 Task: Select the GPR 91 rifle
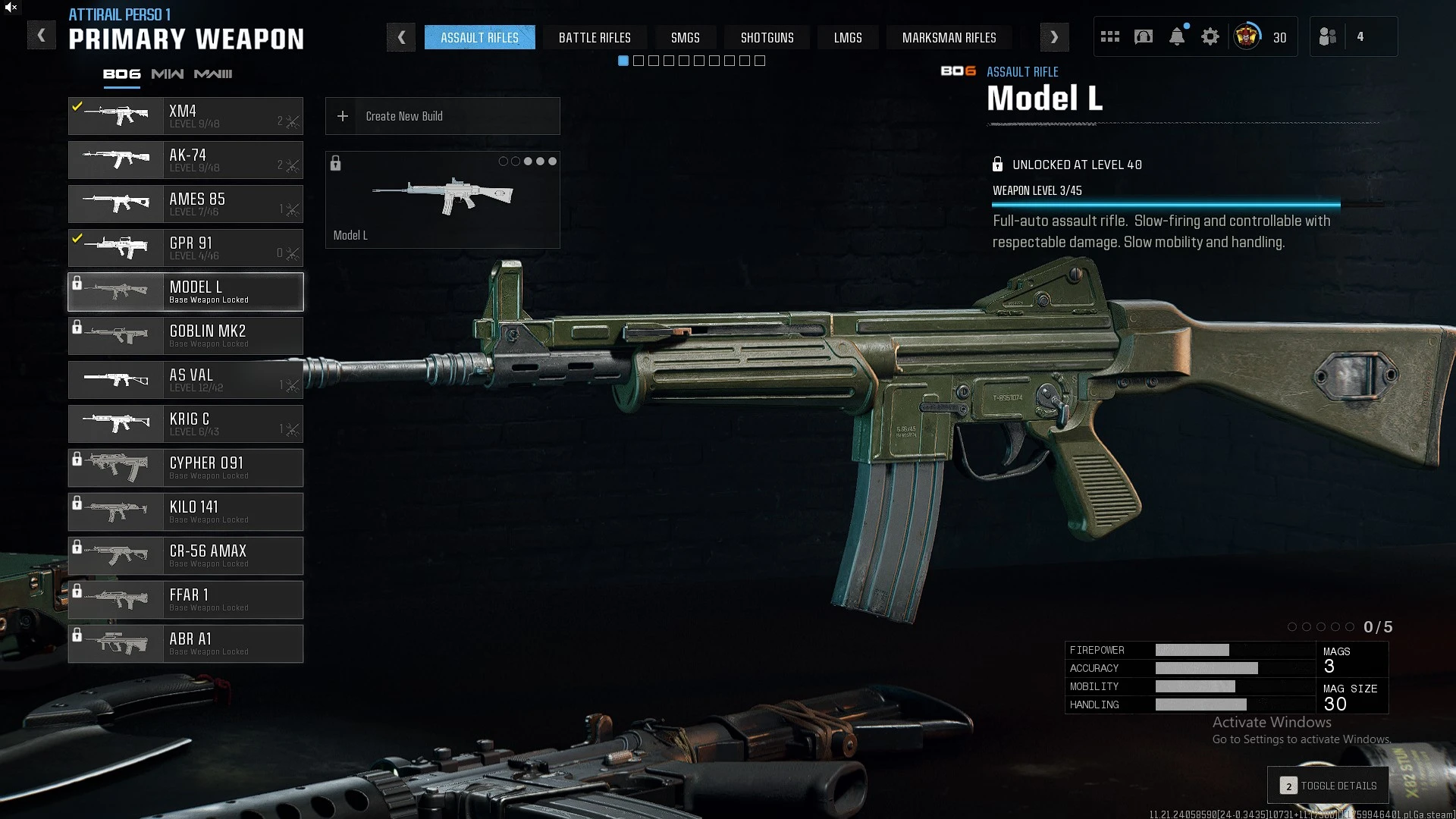coord(186,248)
